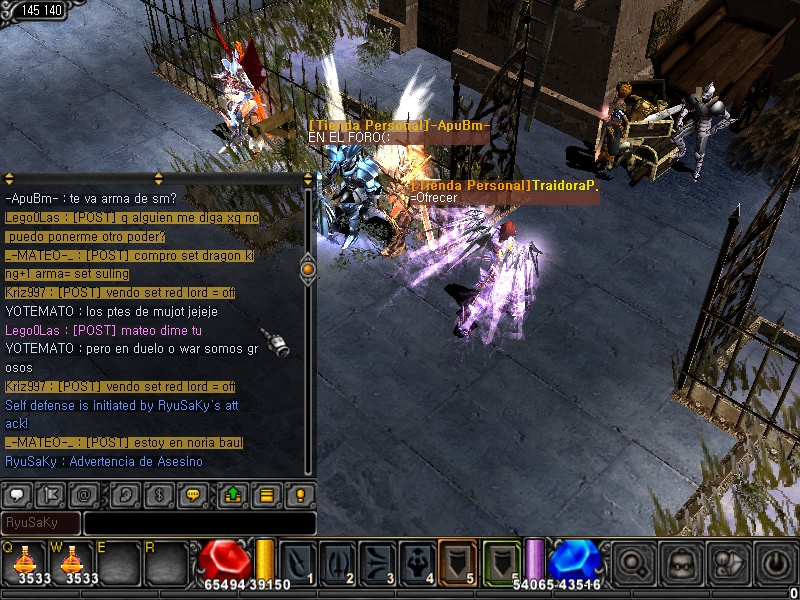This screenshot has width=800, height=600.
Task: Click the dollar sign chat button
Action: pyautogui.click(x=157, y=494)
